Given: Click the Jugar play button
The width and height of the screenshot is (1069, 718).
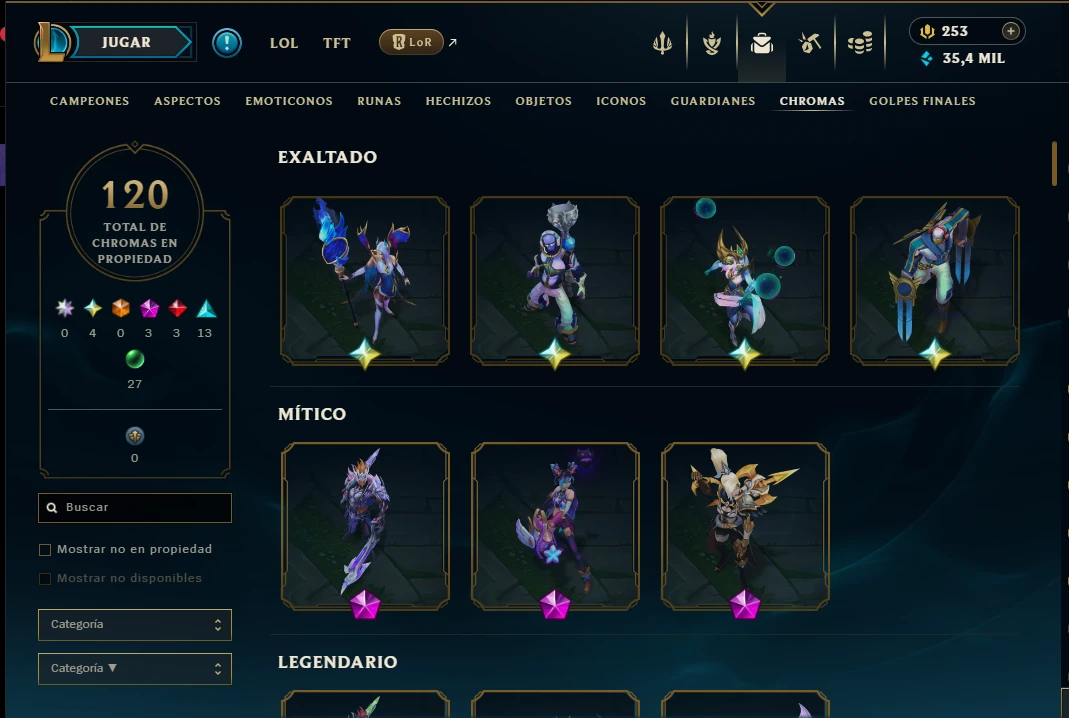Looking at the screenshot, I should [127, 43].
